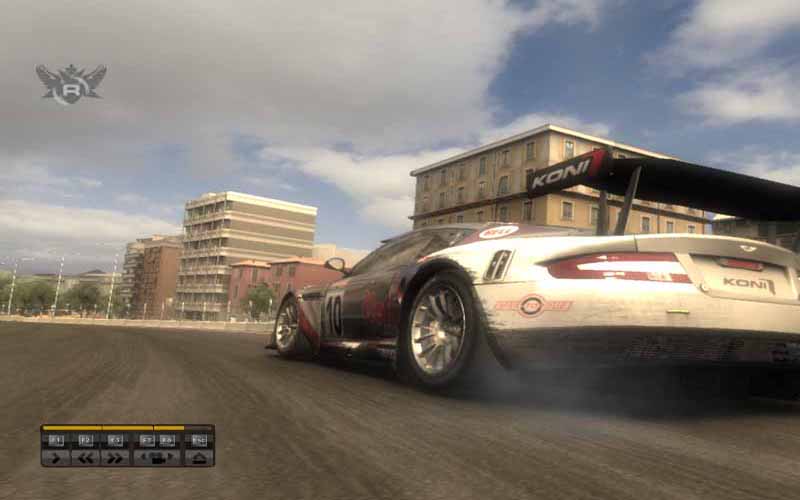Rewind the replay with the double-left arrows
Image resolution: width=800 pixels, height=500 pixels.
click(x=85, y=457)
